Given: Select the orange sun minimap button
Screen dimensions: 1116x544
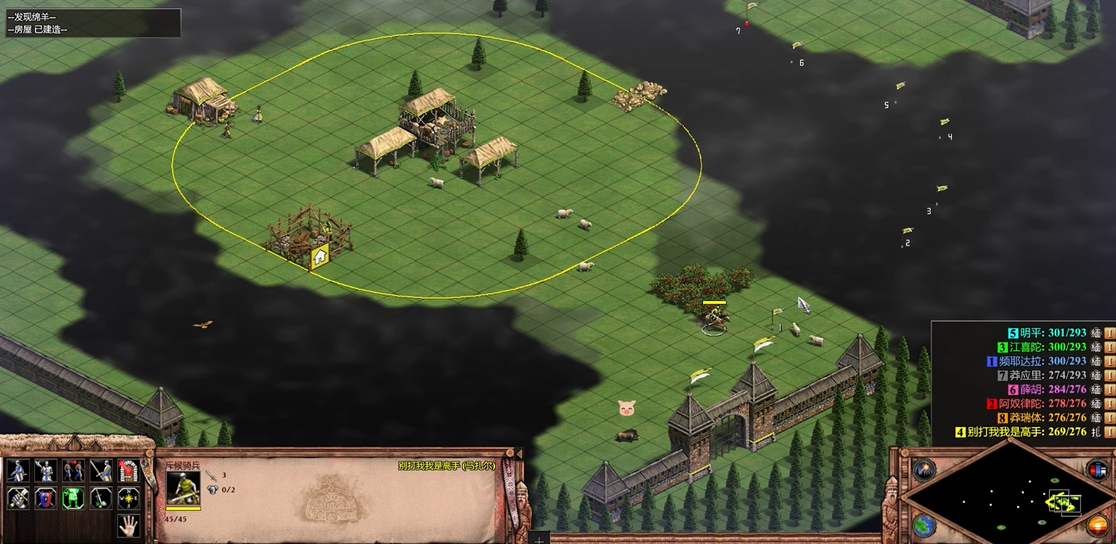Looking at the screenshot, I should tap(1098, 526).
